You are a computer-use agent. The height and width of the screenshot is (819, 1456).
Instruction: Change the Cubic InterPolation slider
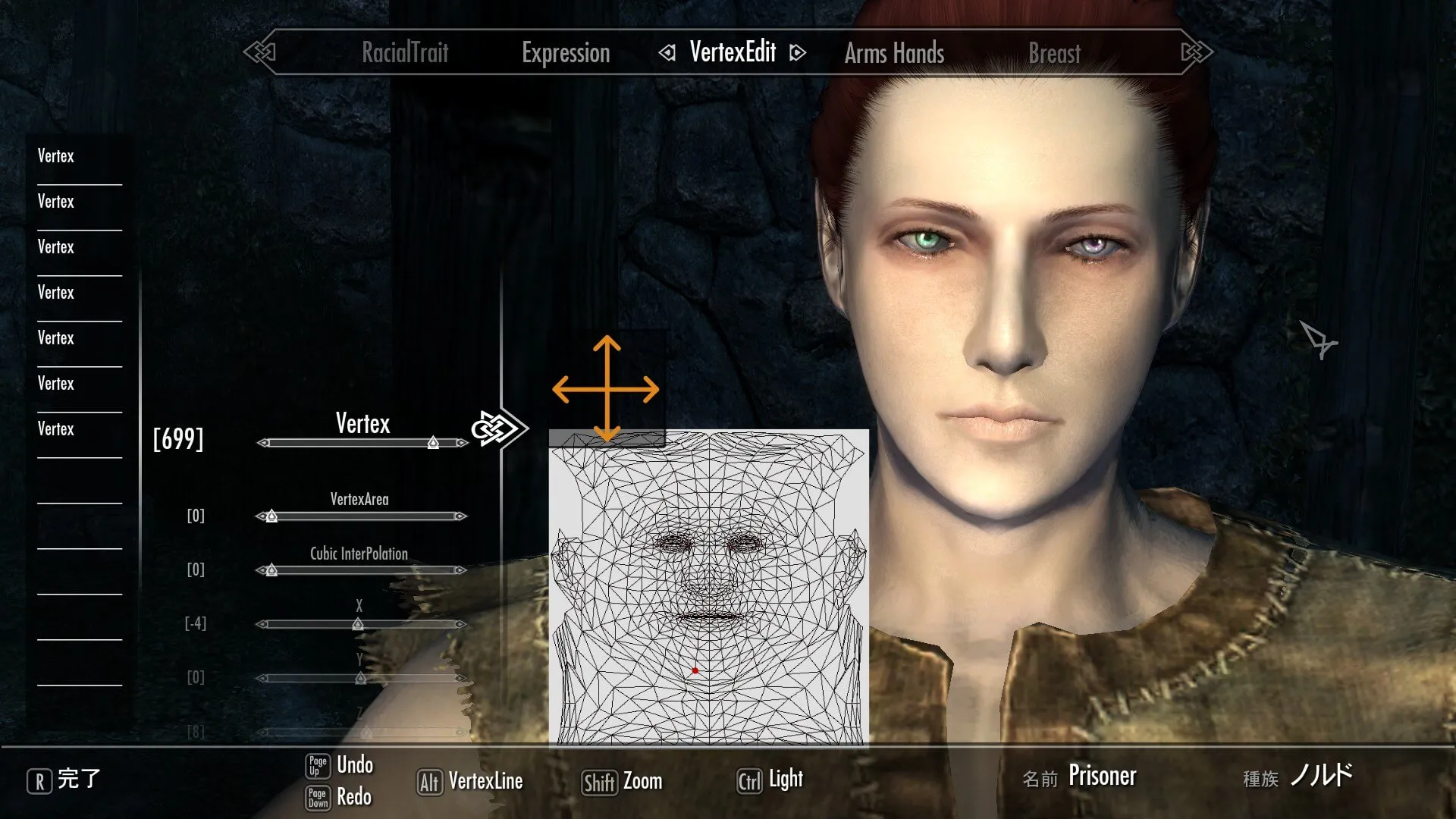pos(271,570)
